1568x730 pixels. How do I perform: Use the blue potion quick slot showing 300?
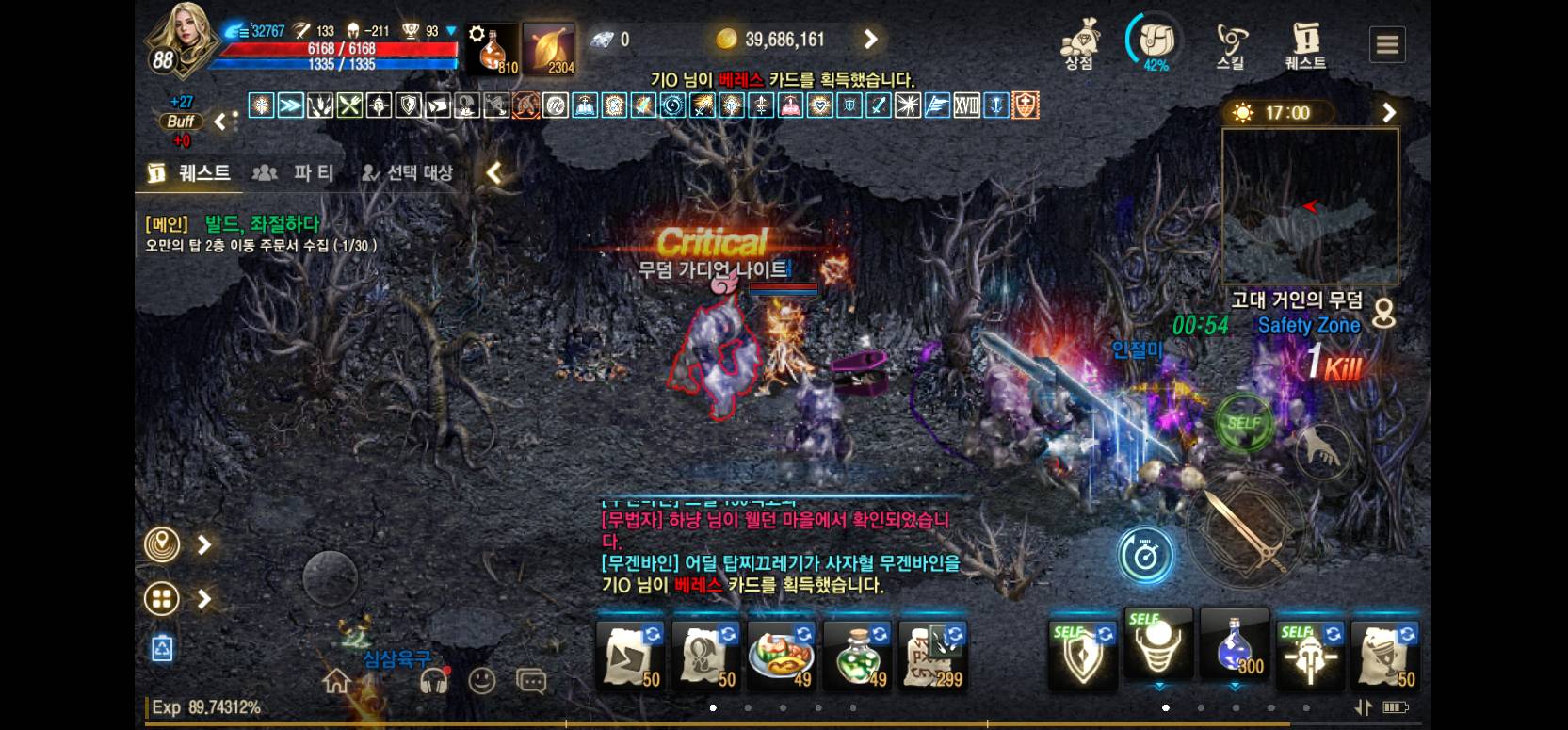pos(1234,648)
